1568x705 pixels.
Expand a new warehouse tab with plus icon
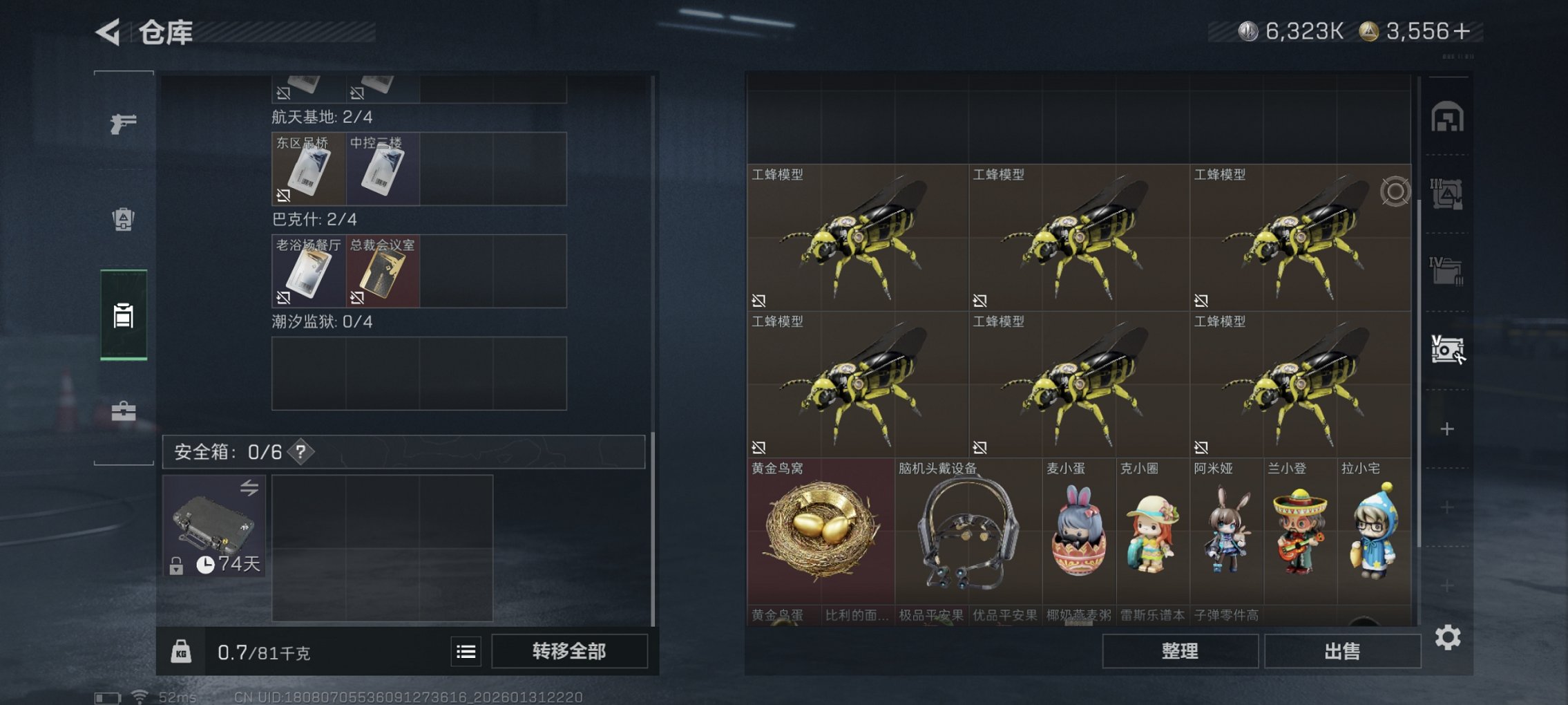pos(1447,429)
